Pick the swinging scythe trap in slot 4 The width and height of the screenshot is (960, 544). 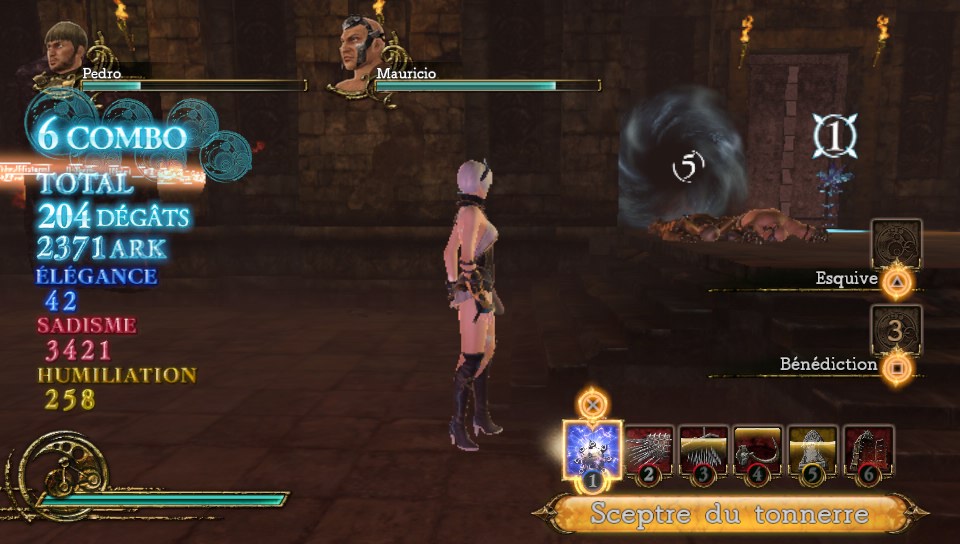(x=758, y=452)
